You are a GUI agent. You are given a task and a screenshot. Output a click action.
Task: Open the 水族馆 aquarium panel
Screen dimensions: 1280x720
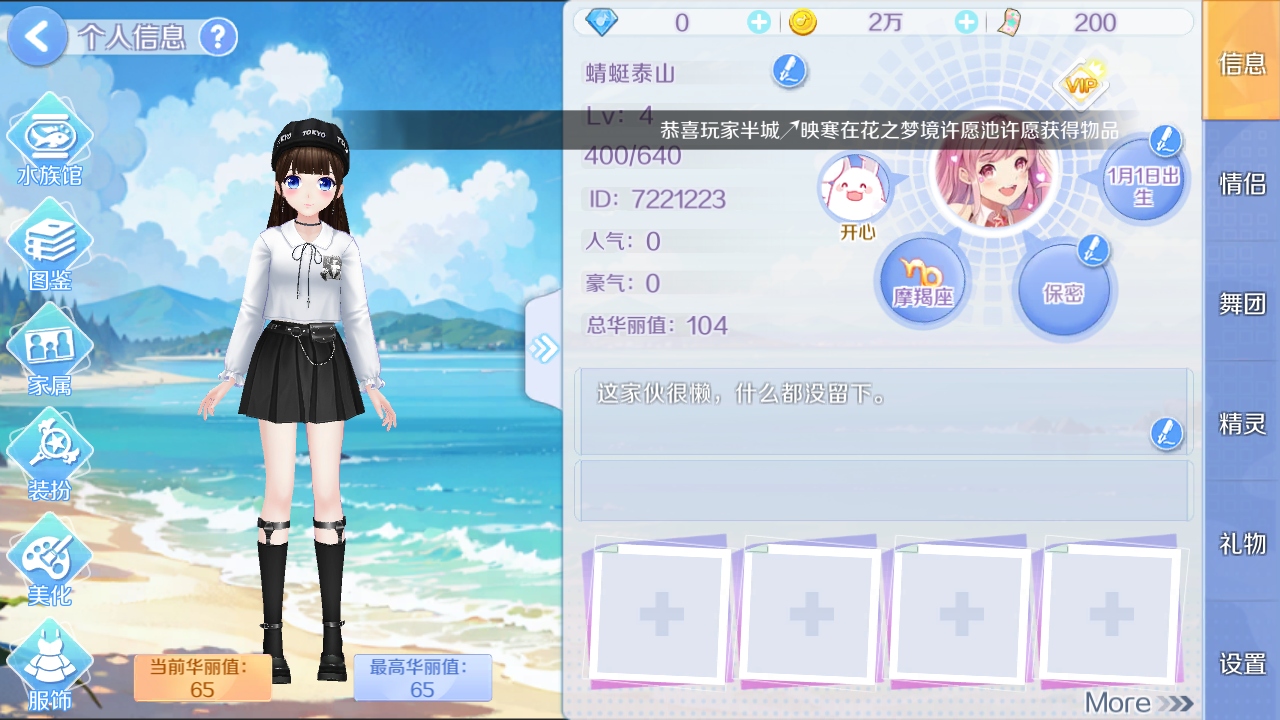tap(52, 135)
